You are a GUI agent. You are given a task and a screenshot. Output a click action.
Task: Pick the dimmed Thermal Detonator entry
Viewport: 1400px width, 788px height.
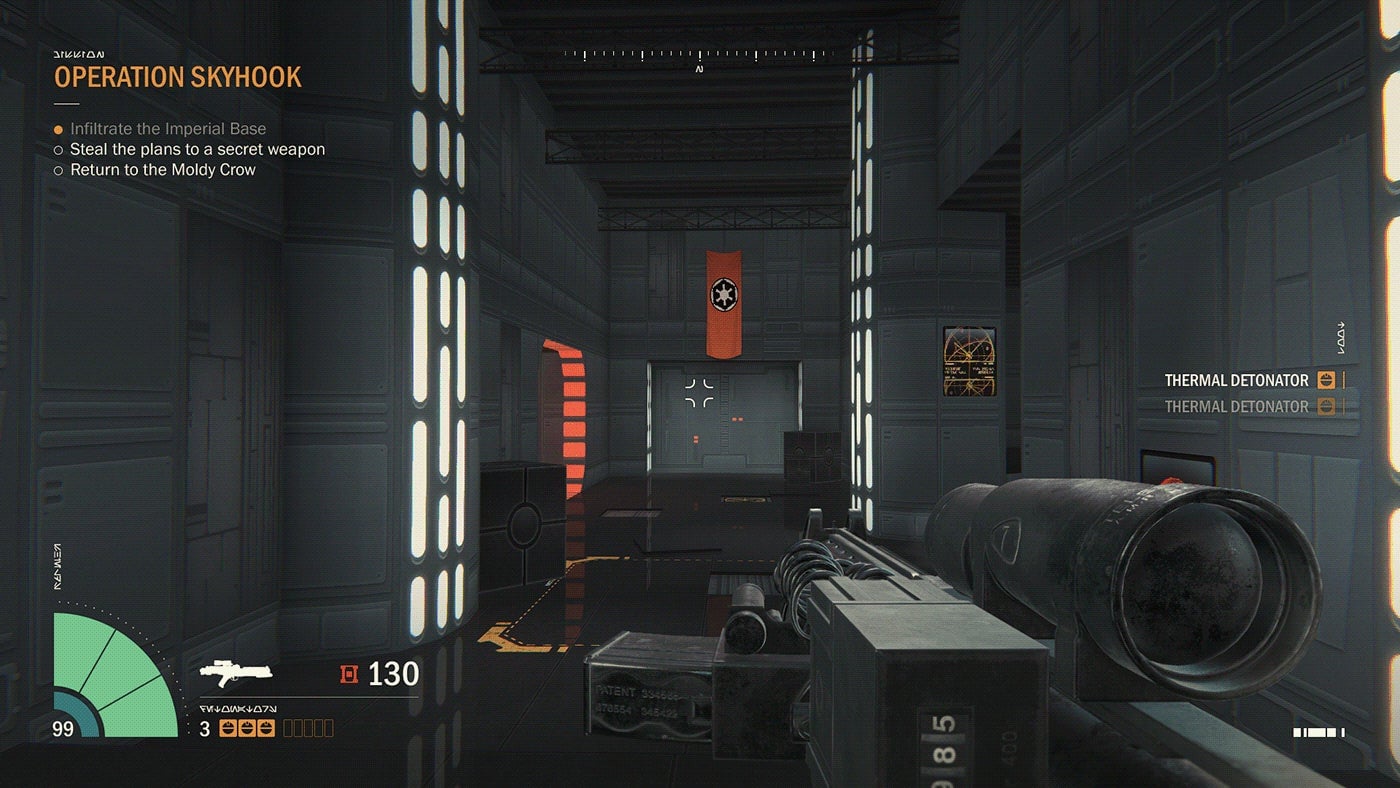(x=1236, y=406)
